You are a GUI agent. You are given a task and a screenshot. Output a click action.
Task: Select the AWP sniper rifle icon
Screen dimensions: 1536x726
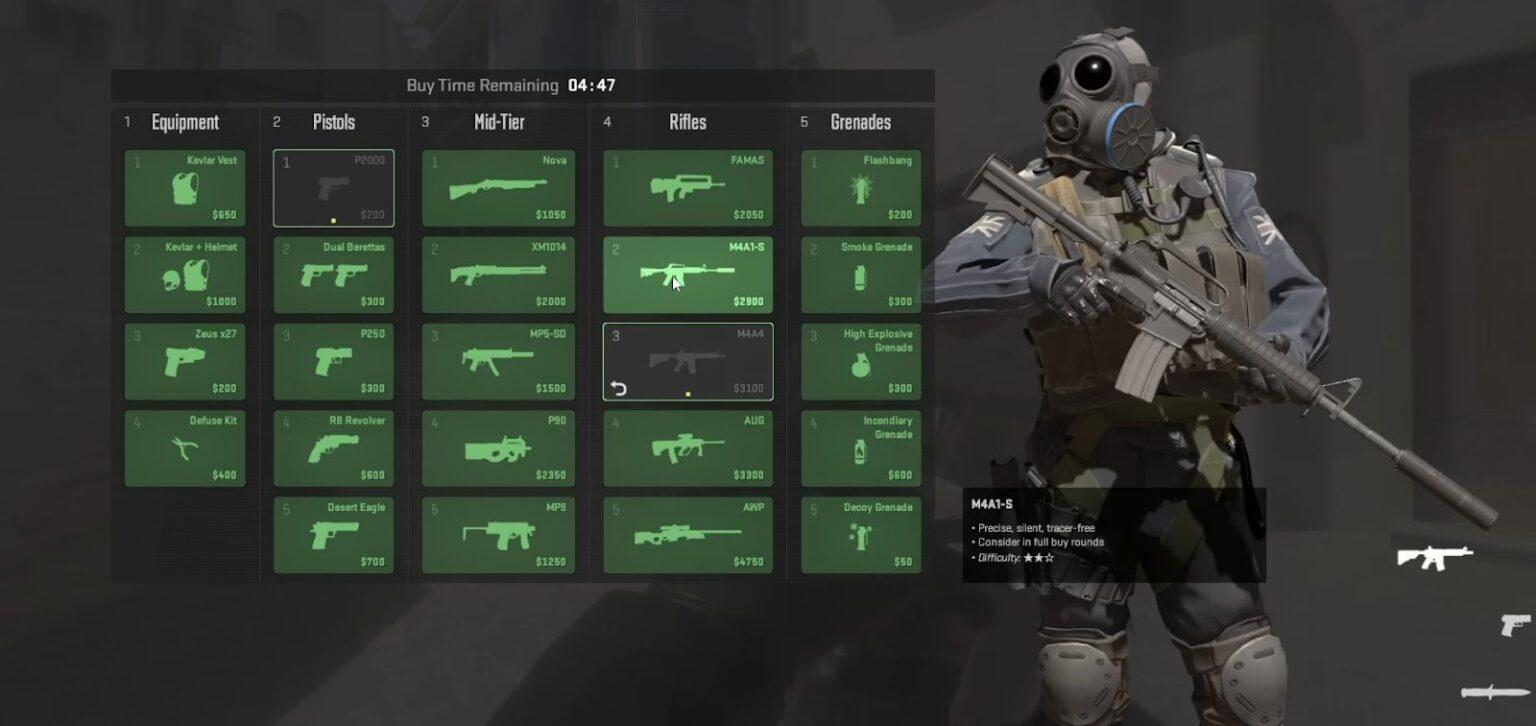coord(687,535)
